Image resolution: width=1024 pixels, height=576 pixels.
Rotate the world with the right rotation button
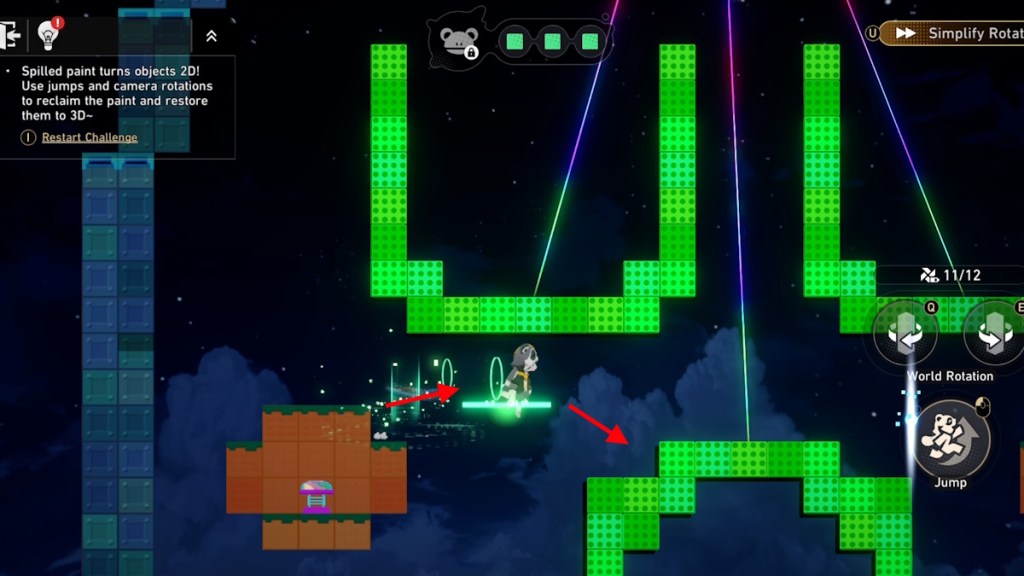(992, 334)
